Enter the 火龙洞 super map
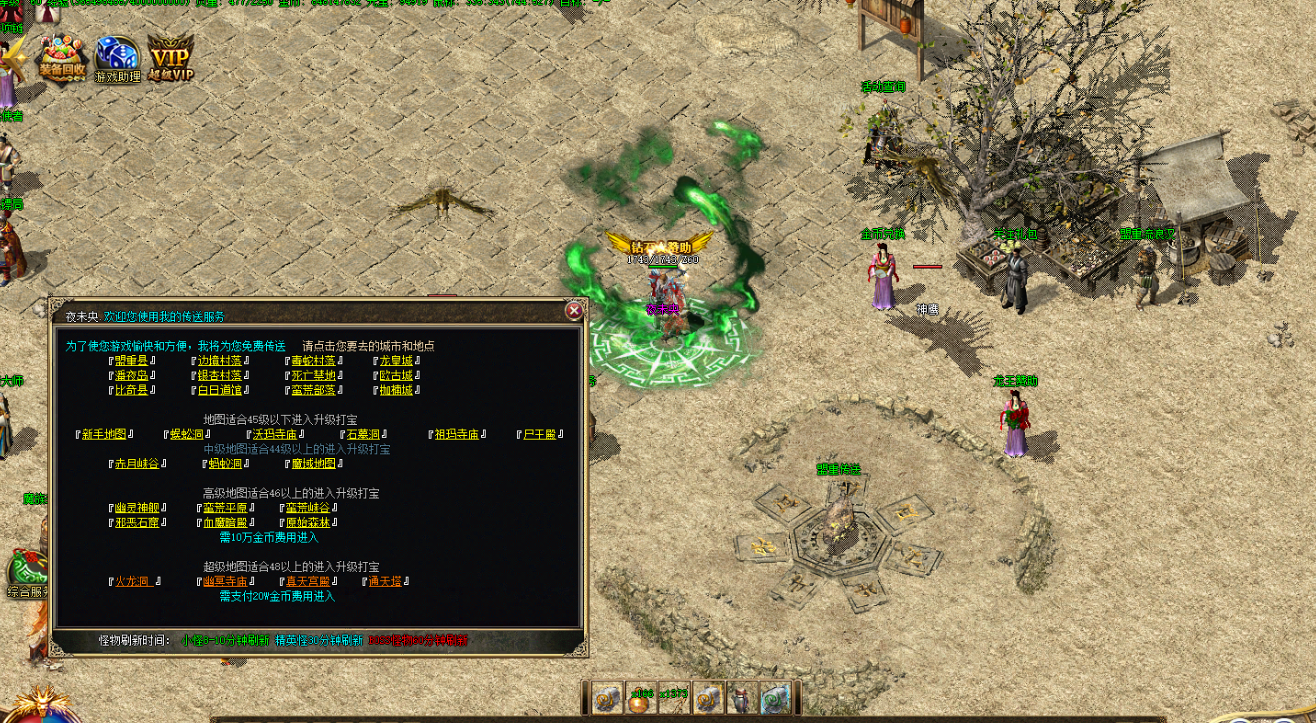This screenshot has height=723, width=1316. tap(133, 581)
